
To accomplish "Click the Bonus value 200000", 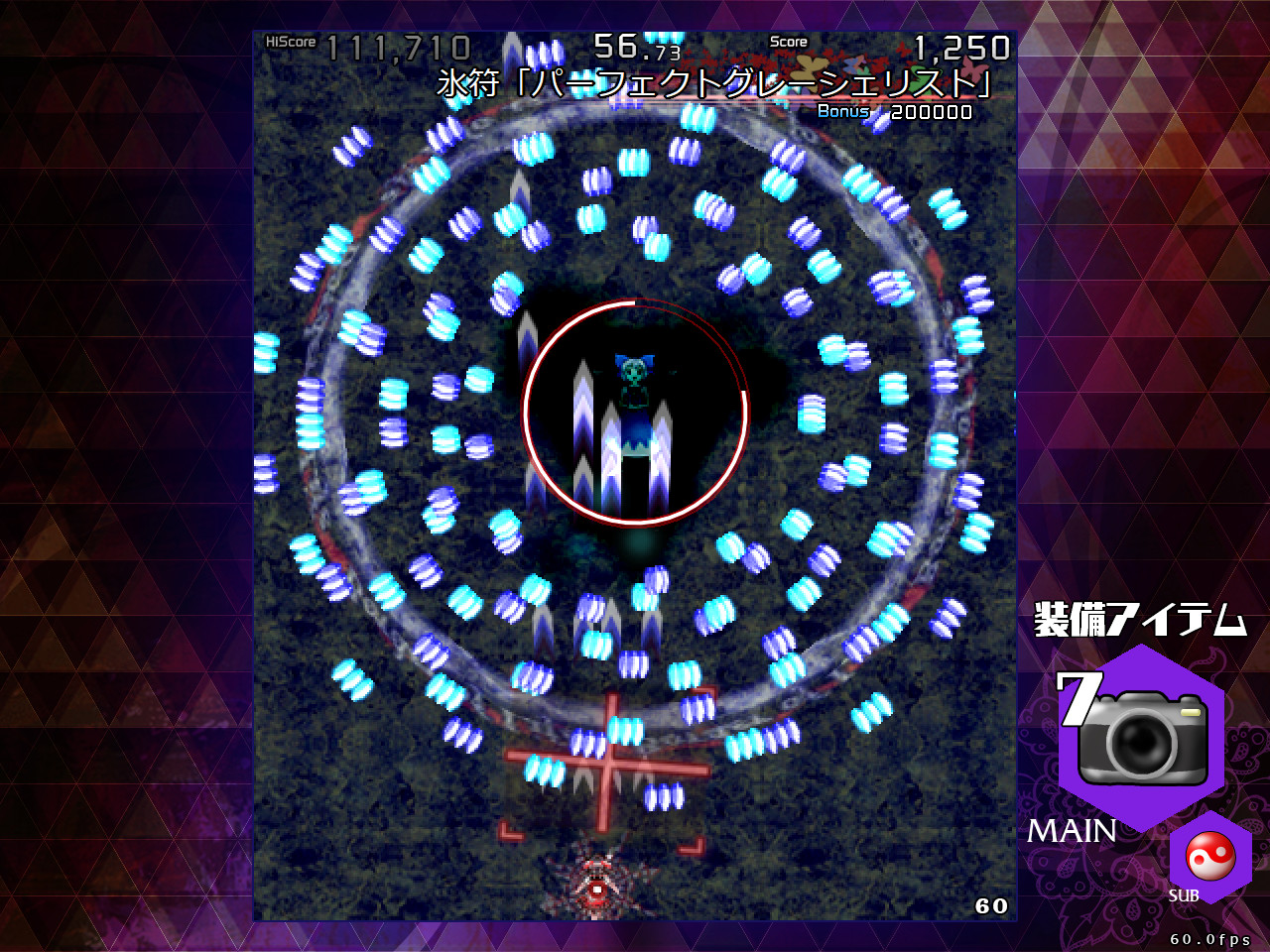I will click(931, 112).
